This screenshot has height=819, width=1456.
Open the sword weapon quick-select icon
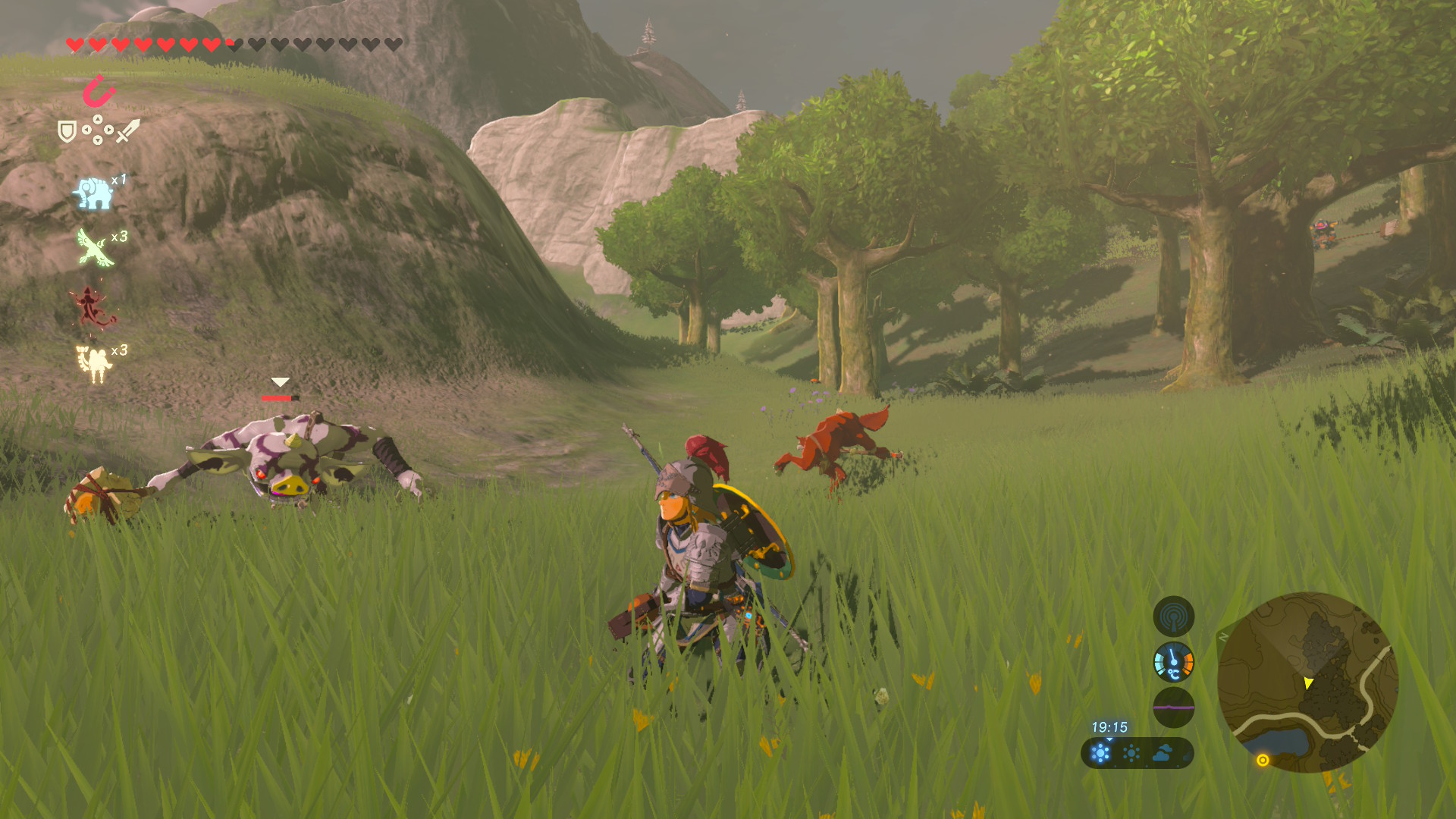[x=128, y=130]
